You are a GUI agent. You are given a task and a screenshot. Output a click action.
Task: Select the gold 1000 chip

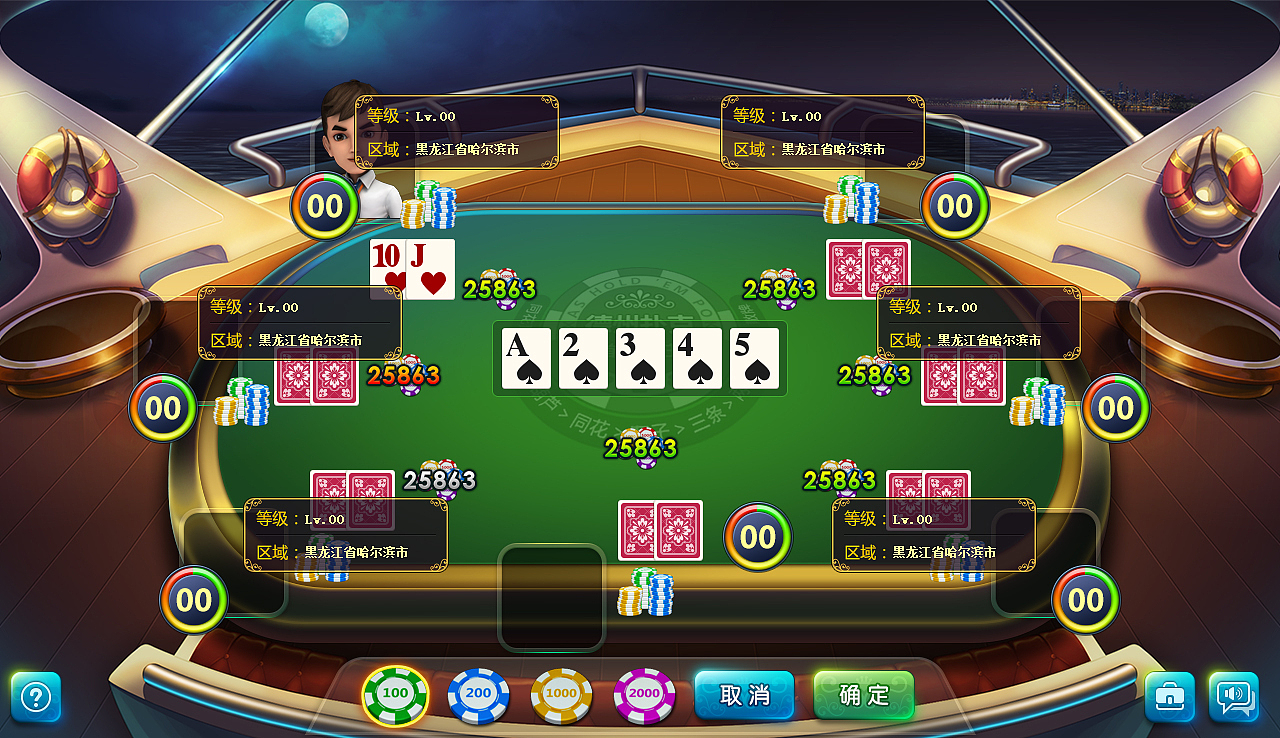coord(560,691)
